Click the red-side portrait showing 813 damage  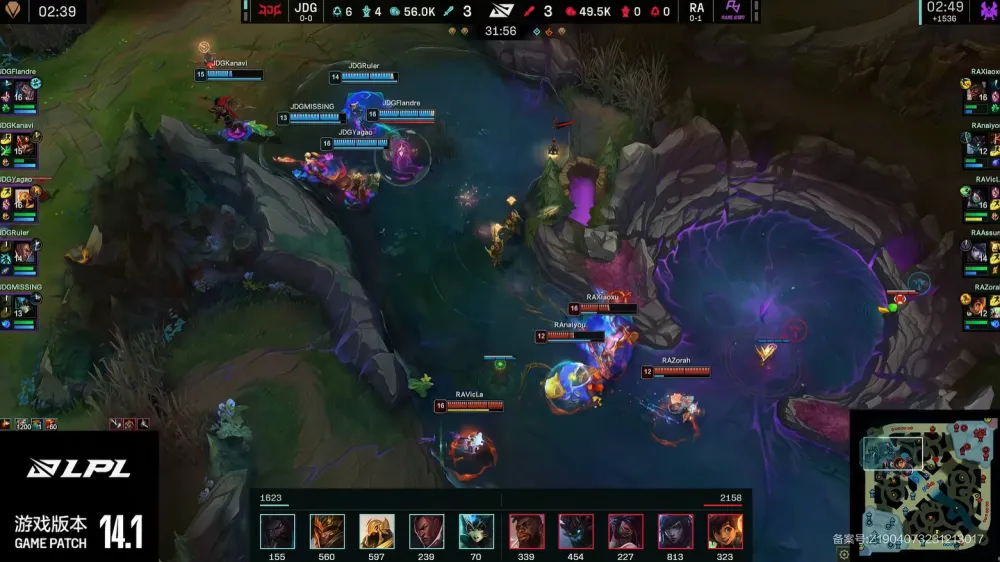(x=675, y=531)
